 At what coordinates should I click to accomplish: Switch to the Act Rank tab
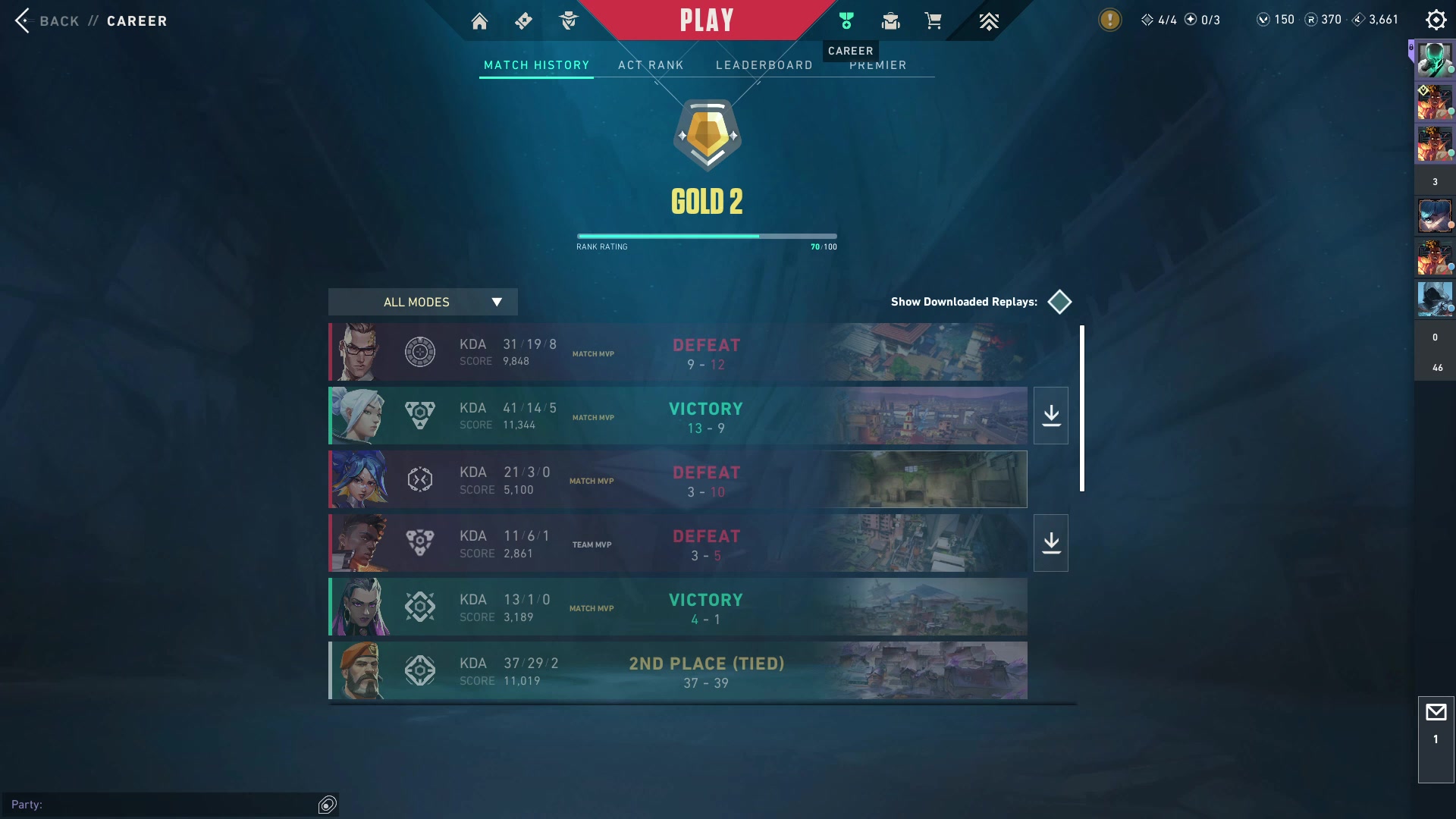tap(651, 65)
